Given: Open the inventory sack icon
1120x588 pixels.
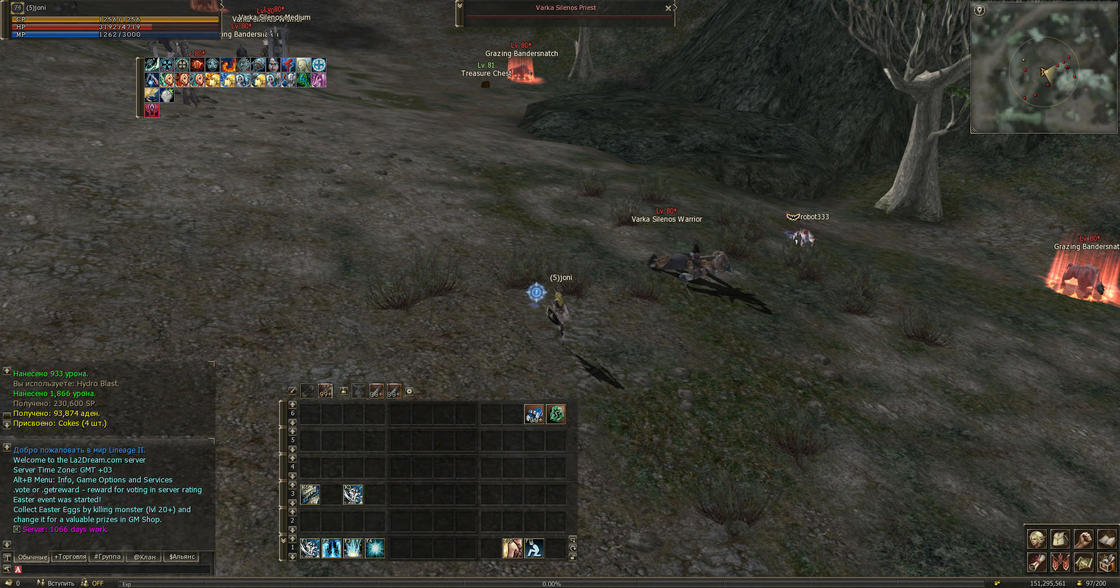Looking at the screenshot, I should (x=1060, y=540).
